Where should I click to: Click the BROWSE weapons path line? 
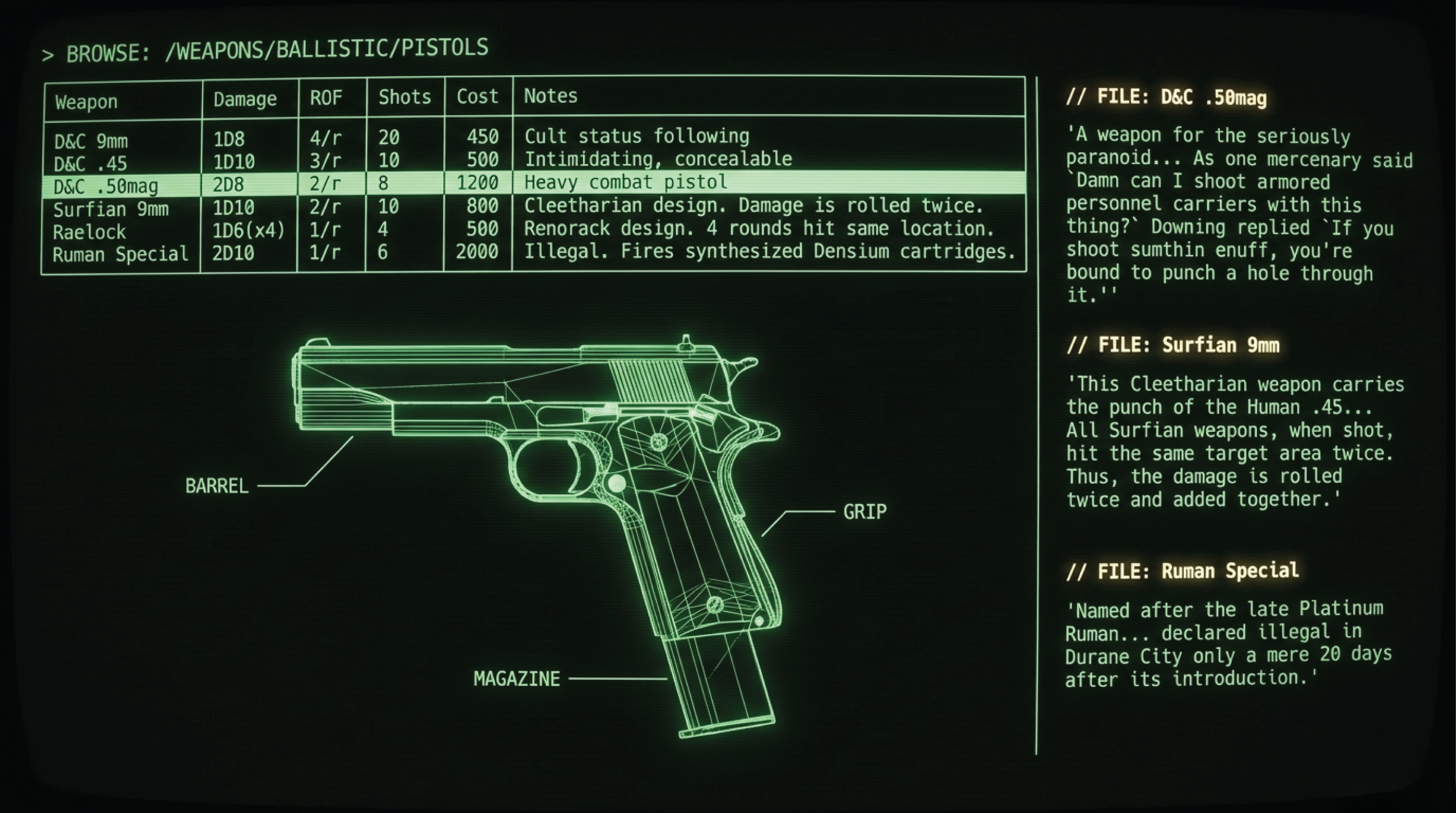pyautogui.click(x=265, y=51)
